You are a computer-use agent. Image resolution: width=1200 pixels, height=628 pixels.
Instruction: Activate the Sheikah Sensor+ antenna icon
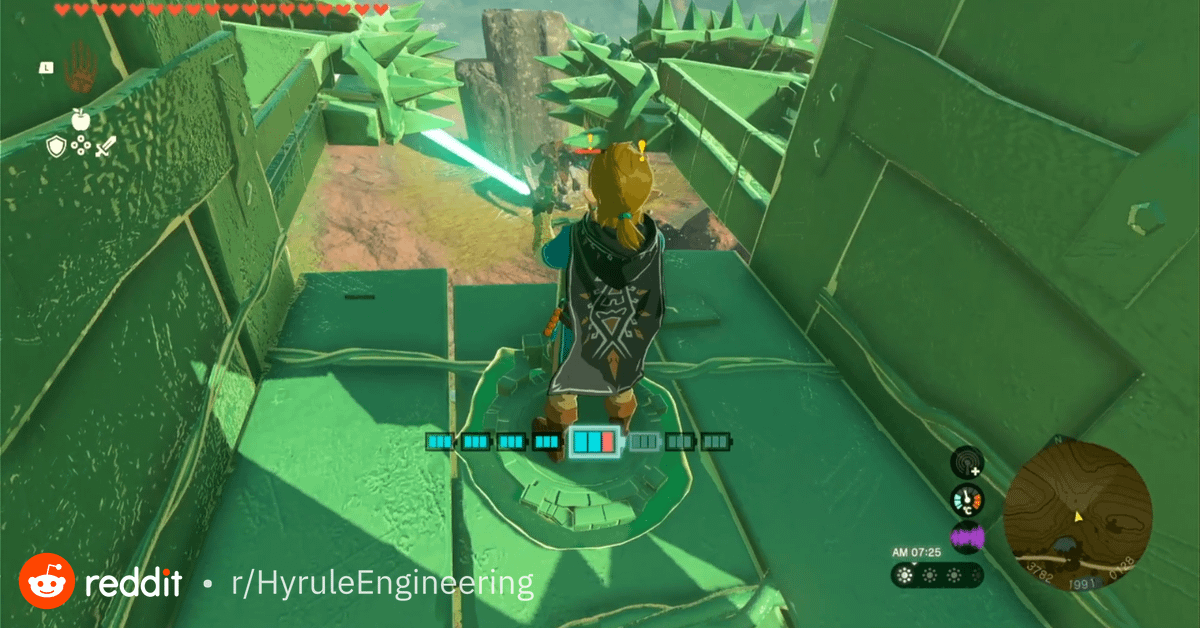966,462
